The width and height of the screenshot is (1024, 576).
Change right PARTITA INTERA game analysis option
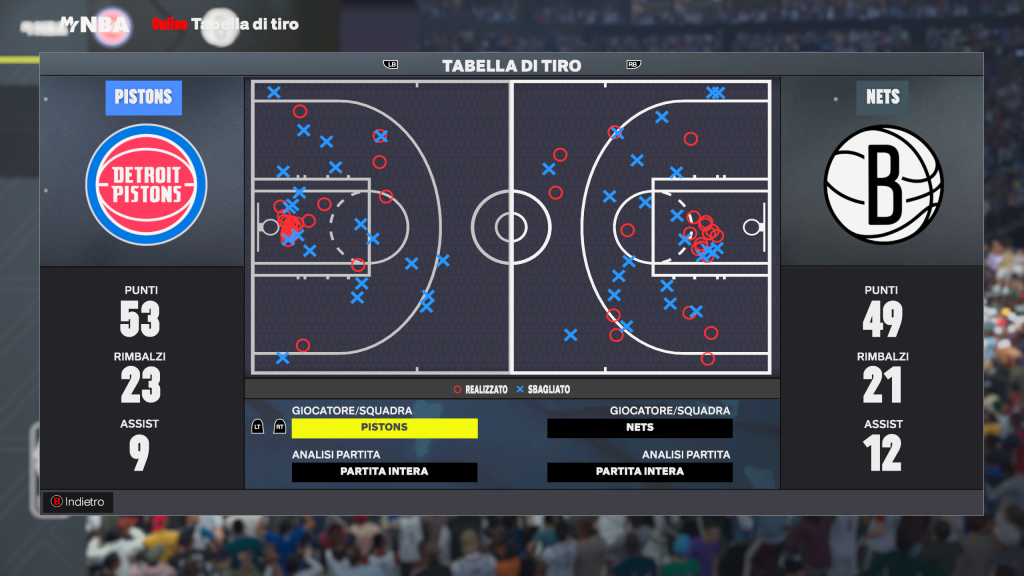[x=640, y=472]
